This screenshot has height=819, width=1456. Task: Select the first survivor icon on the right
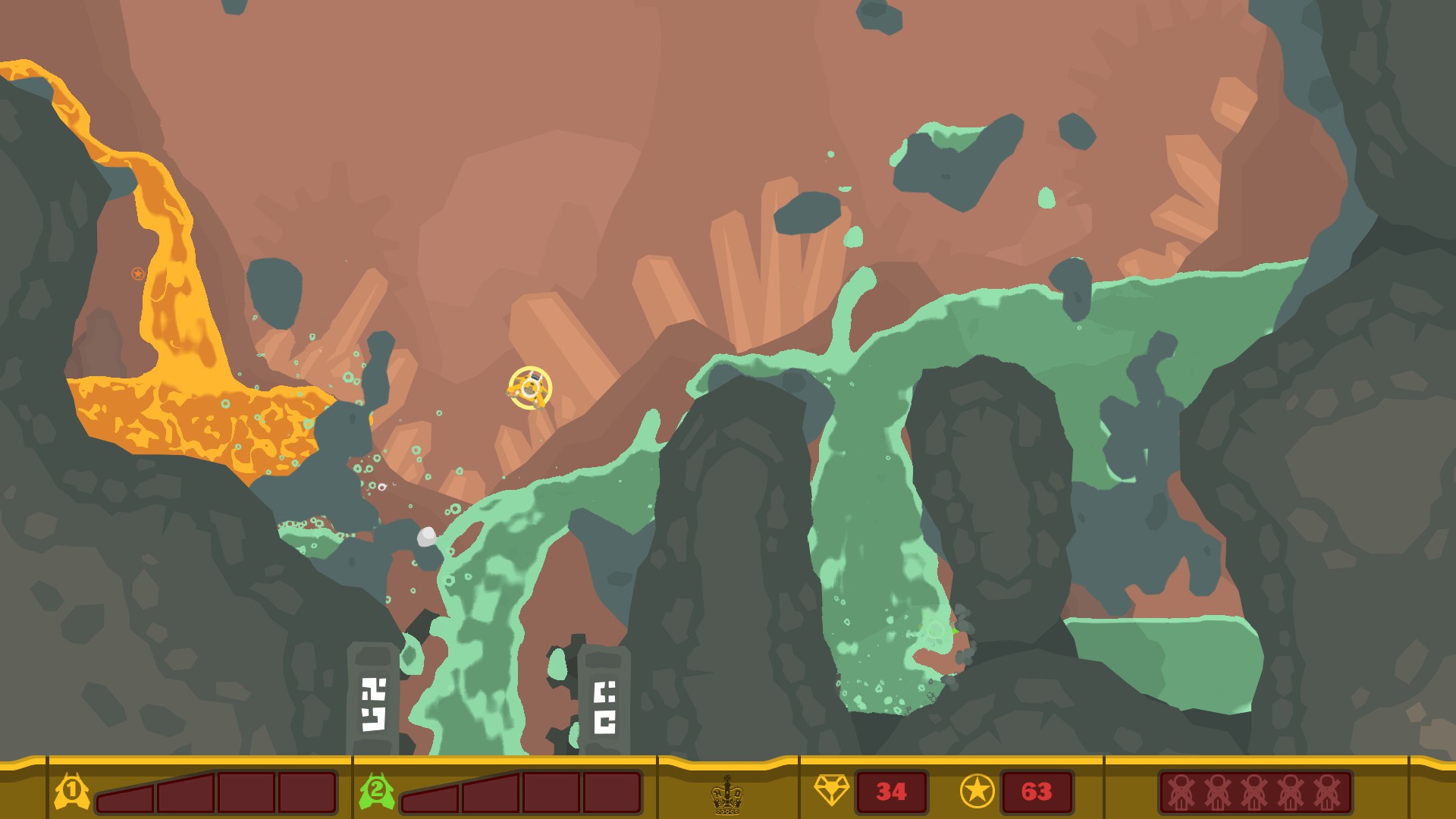point(1181,792)
